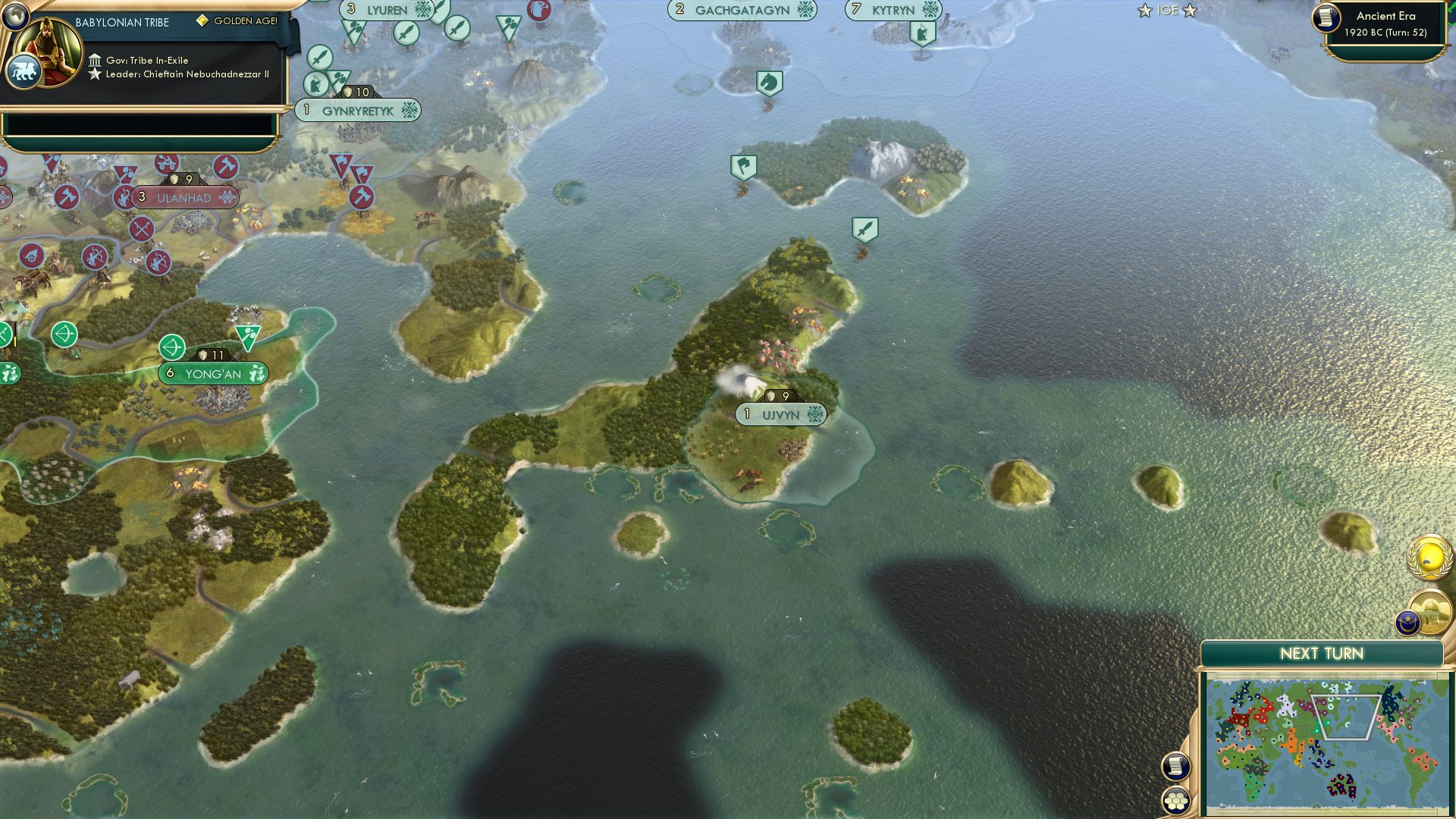Click the Babylonian lion civilization icon
The image size is (1456, 819).
click(x=25, y=70)
